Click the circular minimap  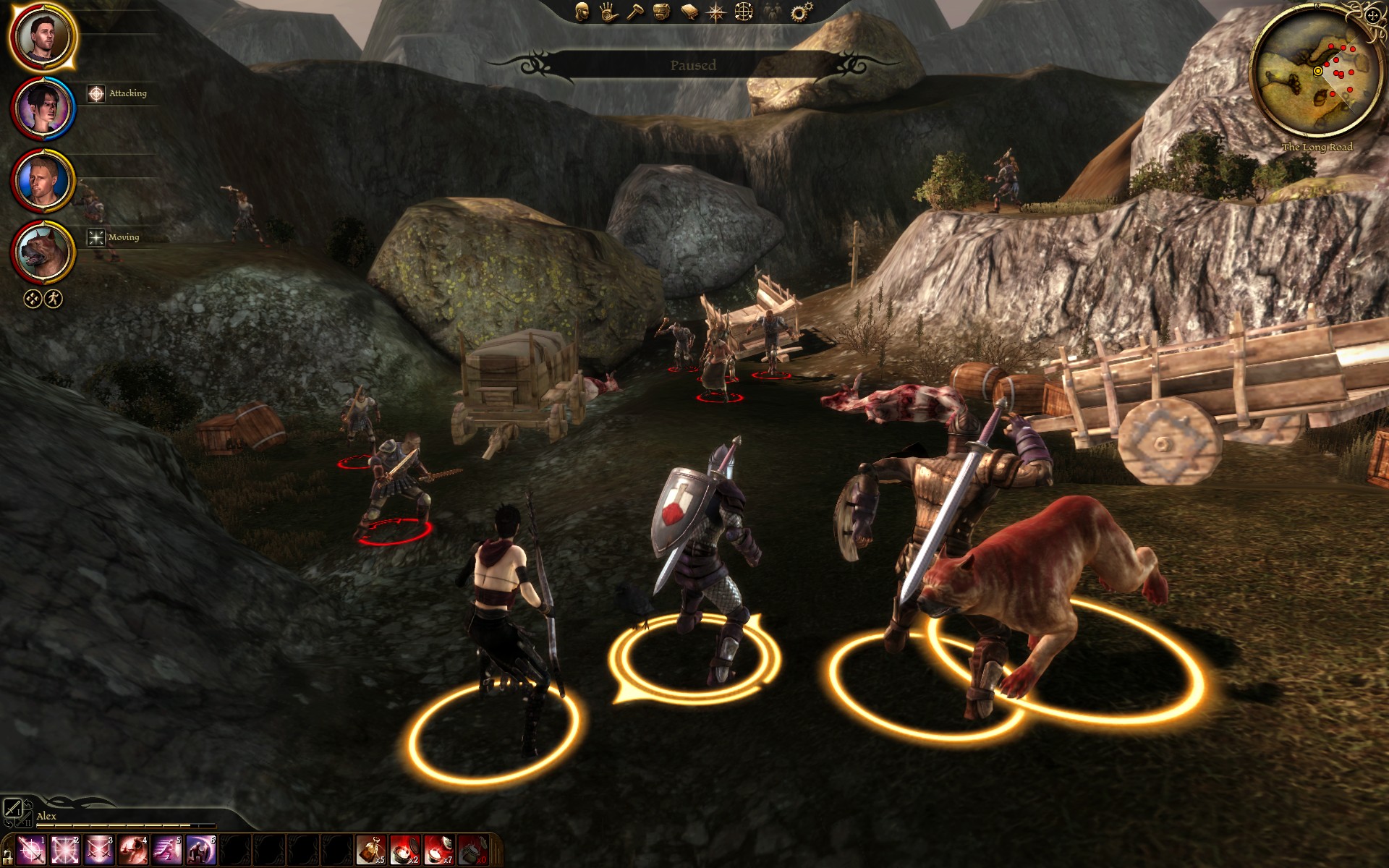coord(1316,73)
